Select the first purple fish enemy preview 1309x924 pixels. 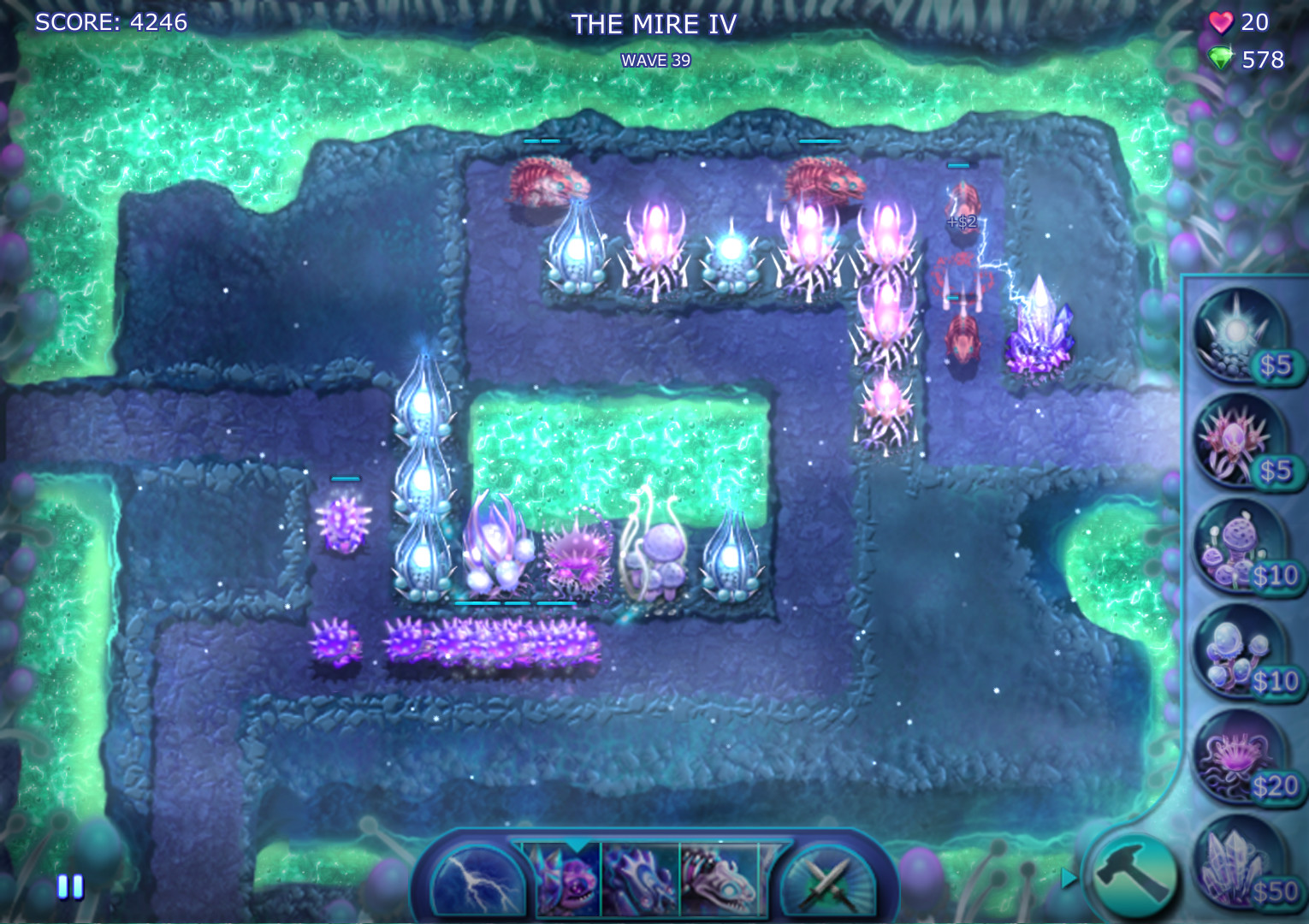pyautogui.click(x=567, y=880)
